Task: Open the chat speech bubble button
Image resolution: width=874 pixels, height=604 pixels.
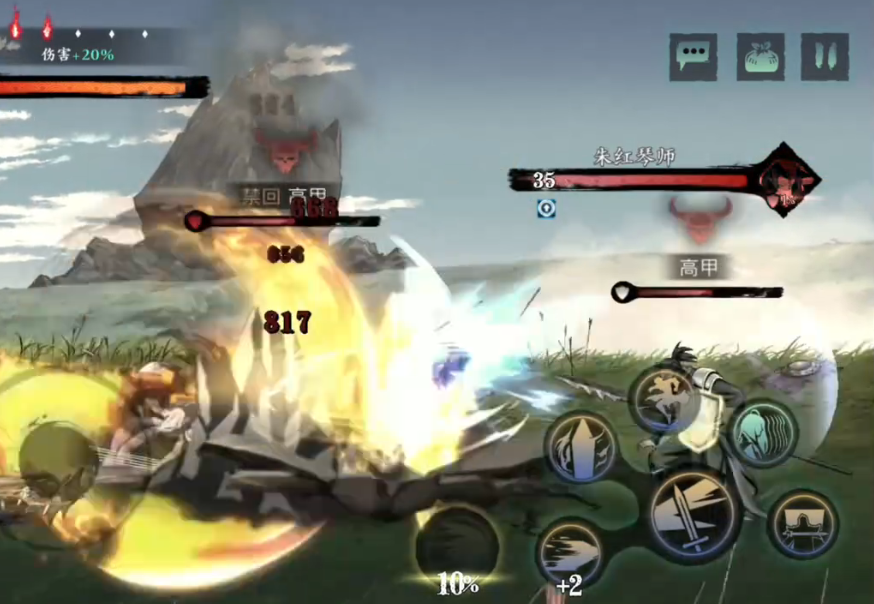Action: click(693, 57)
